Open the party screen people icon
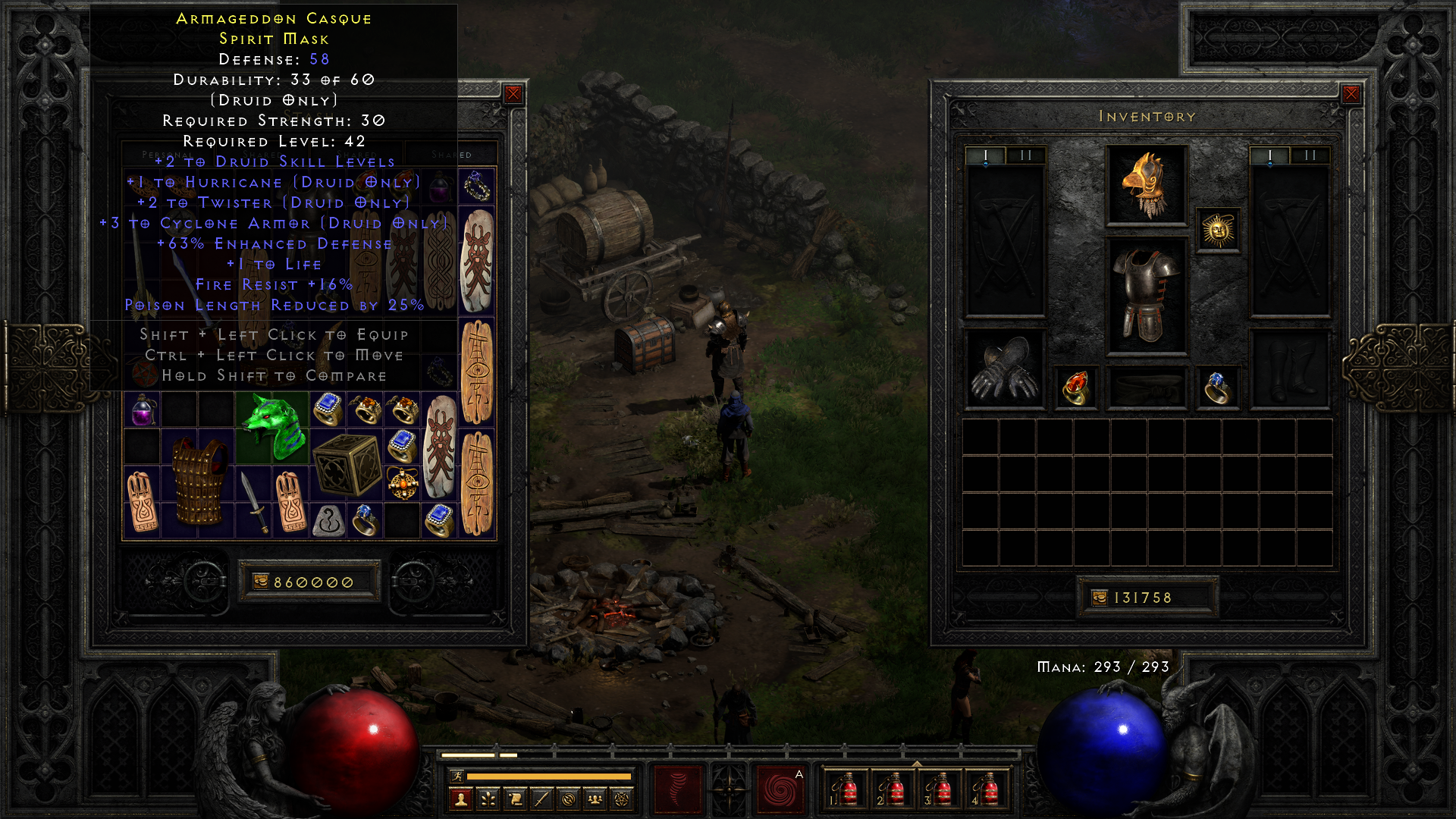The image size is (1456, 819). tap(595, 800)
